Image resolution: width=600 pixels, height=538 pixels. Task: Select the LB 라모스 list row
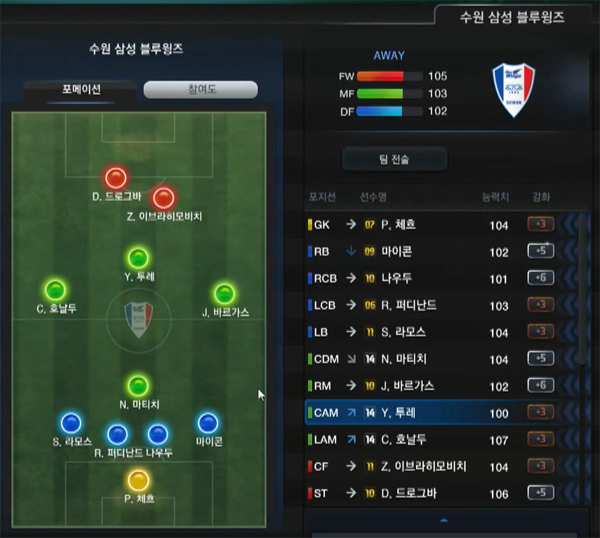[x=430, y=332]
